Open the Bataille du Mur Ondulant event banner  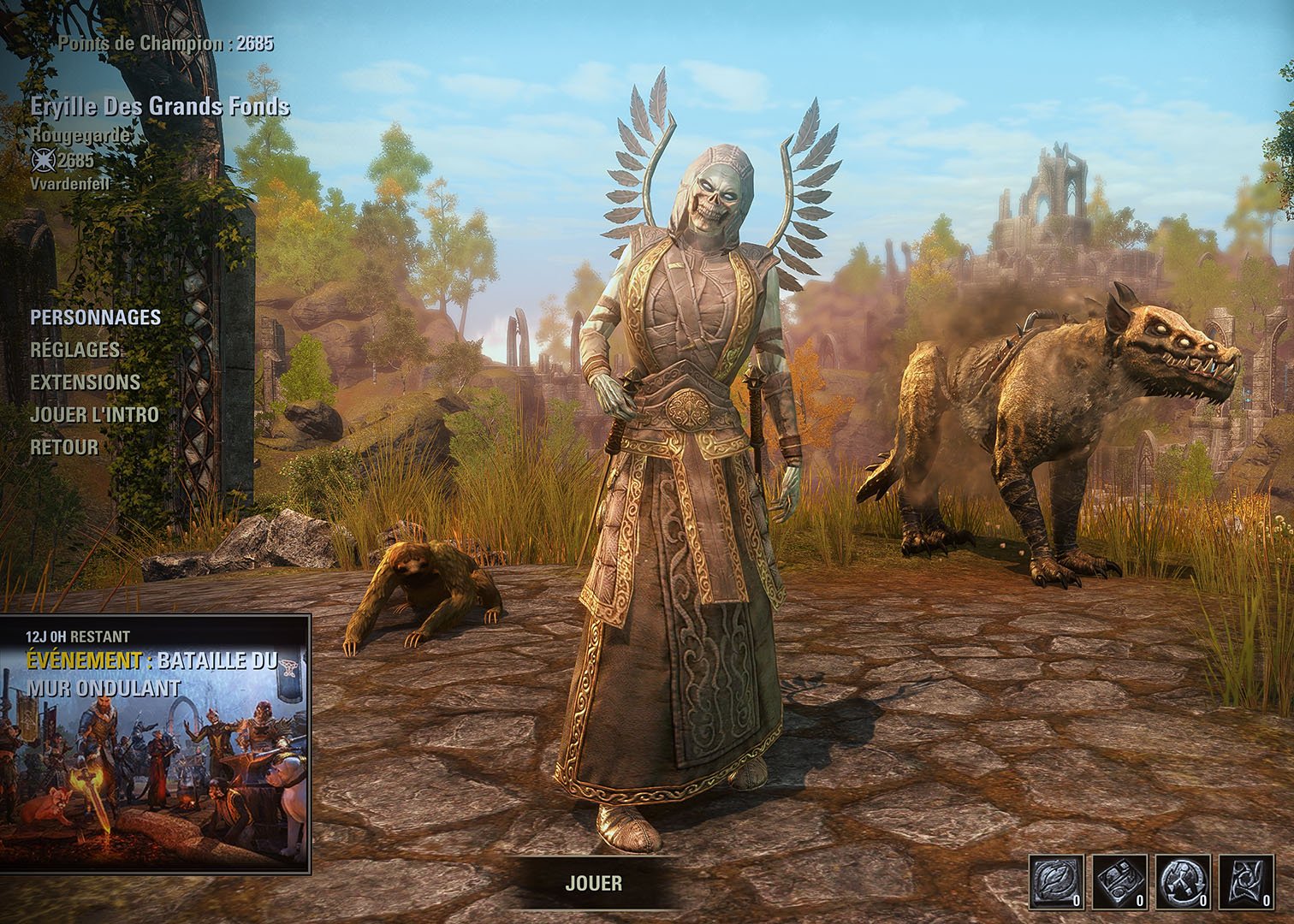[156, 743]
